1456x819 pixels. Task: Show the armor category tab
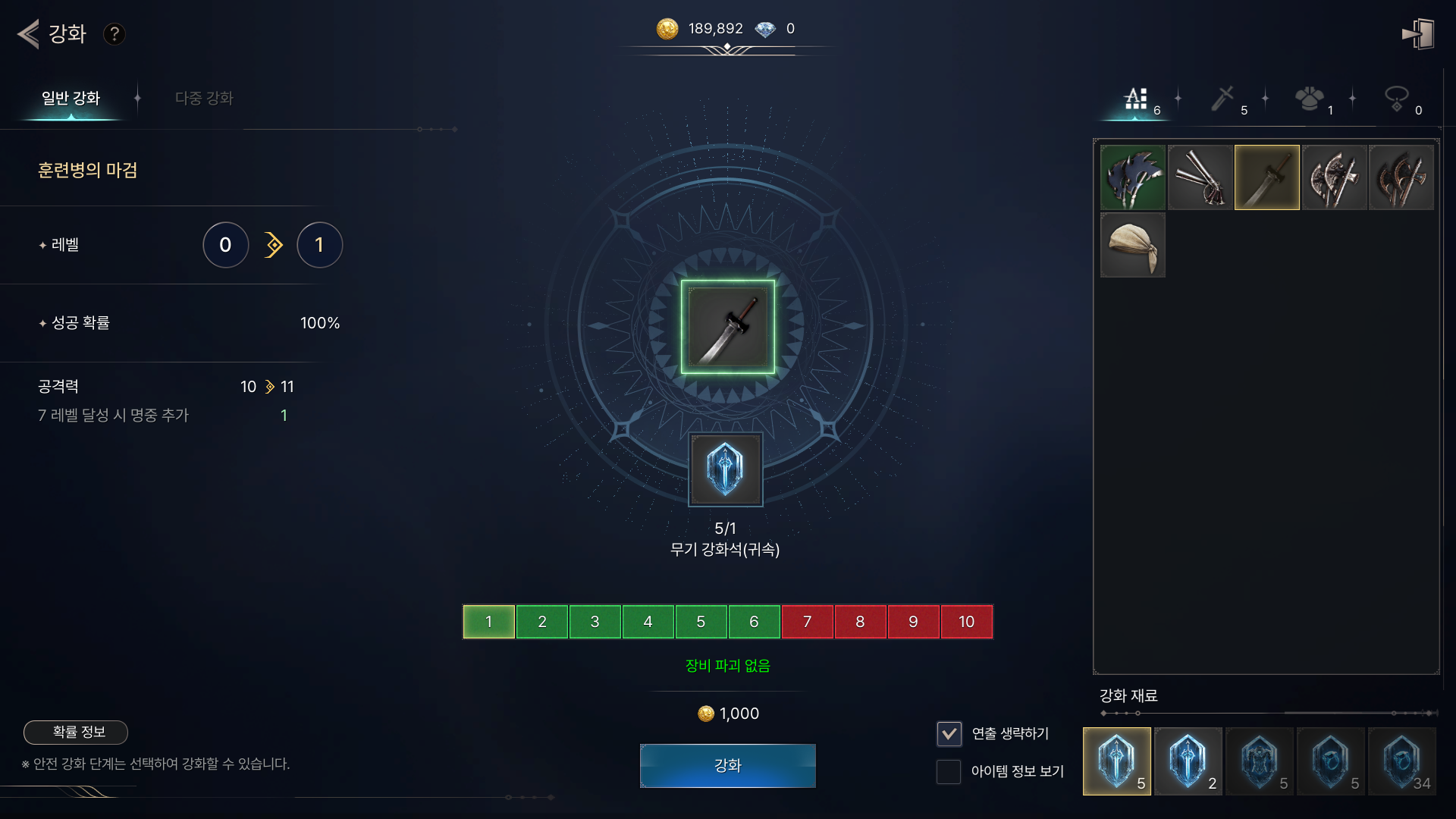tap(1310, 99)
